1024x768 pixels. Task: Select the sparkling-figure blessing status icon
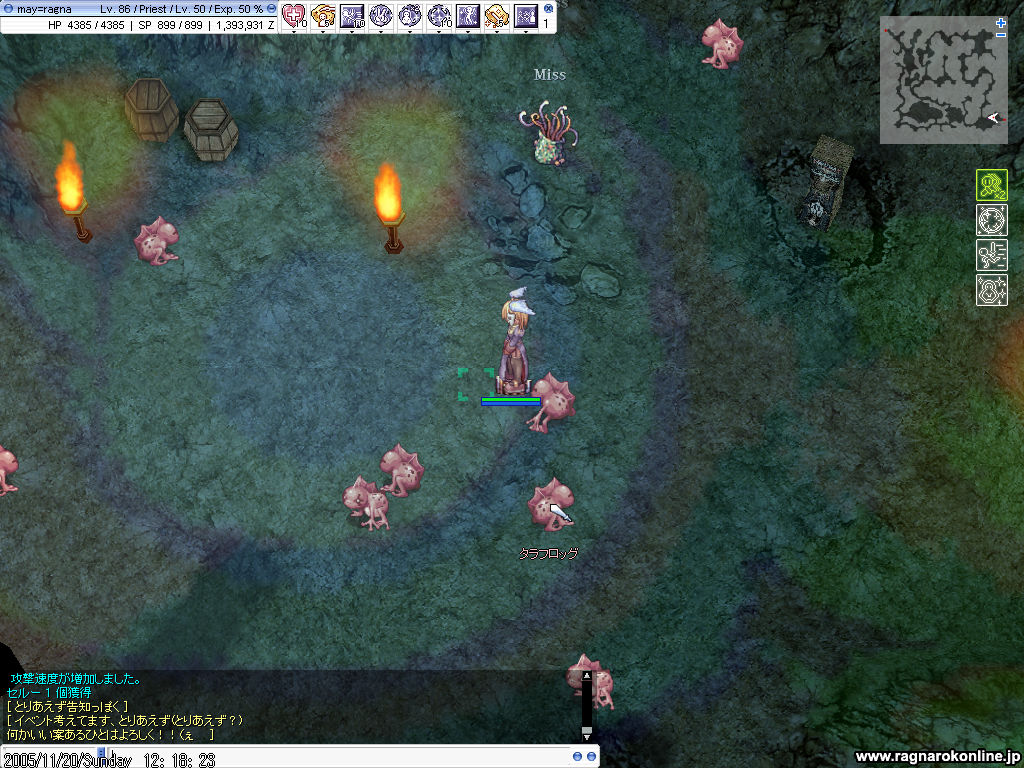(x=991, y=290)
